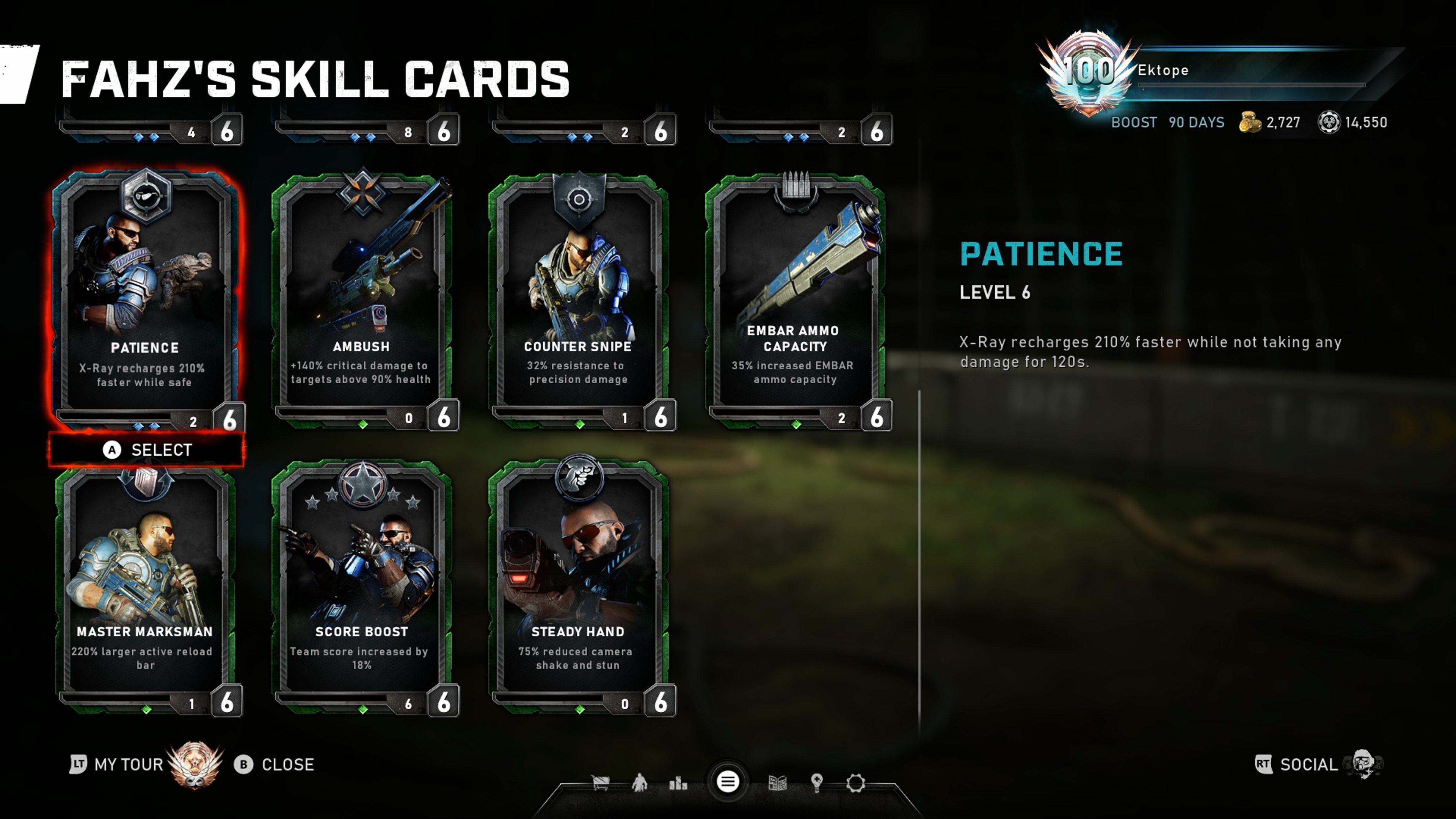
Task: Open the character customization icon
Action: pos(639,783)
